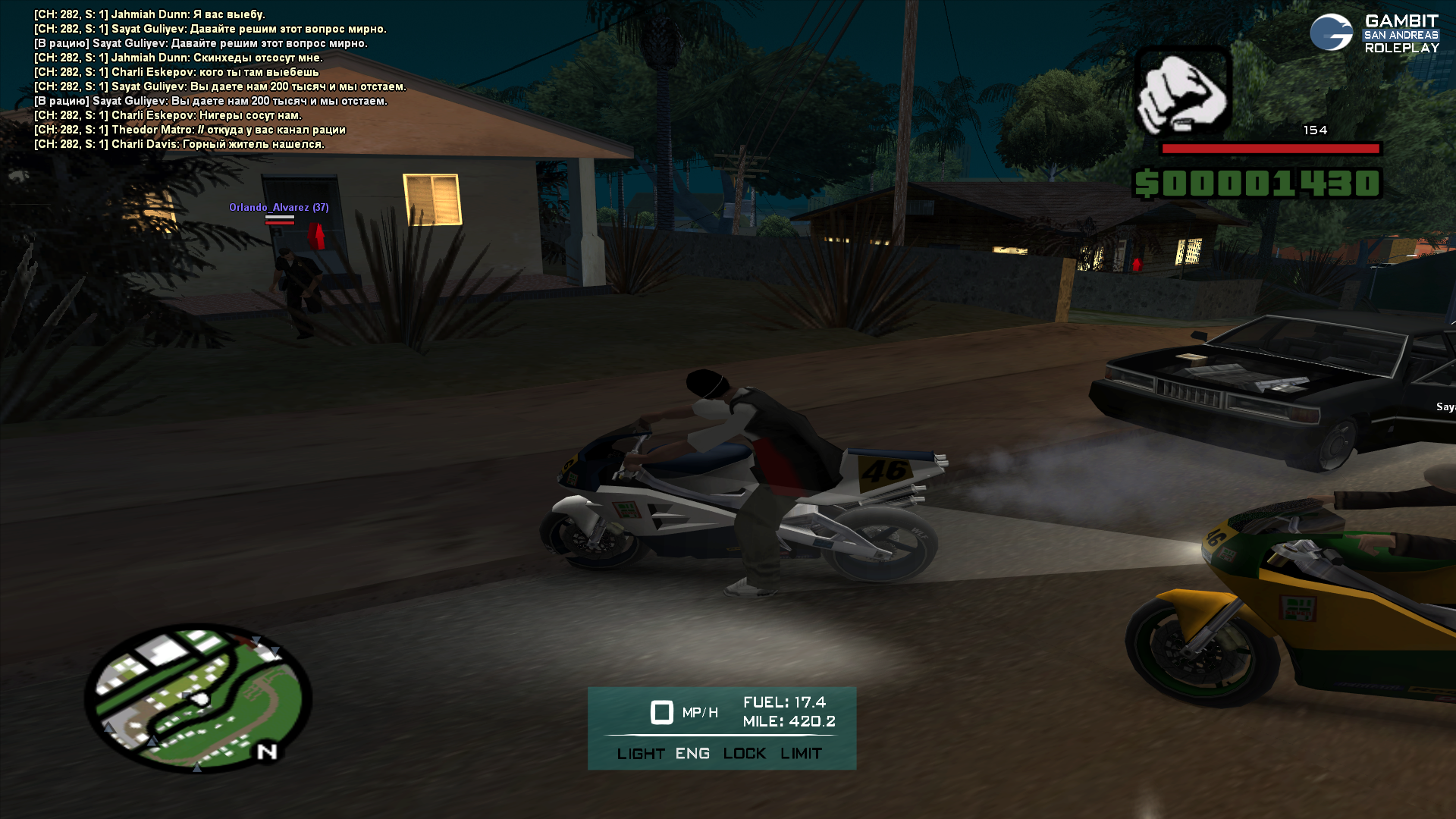Toggle the LIGHT indicator on speedometer
Image resolution: width=1456 pixels, height=819 pixels.
pyautogui.click(x=640, y=754)
